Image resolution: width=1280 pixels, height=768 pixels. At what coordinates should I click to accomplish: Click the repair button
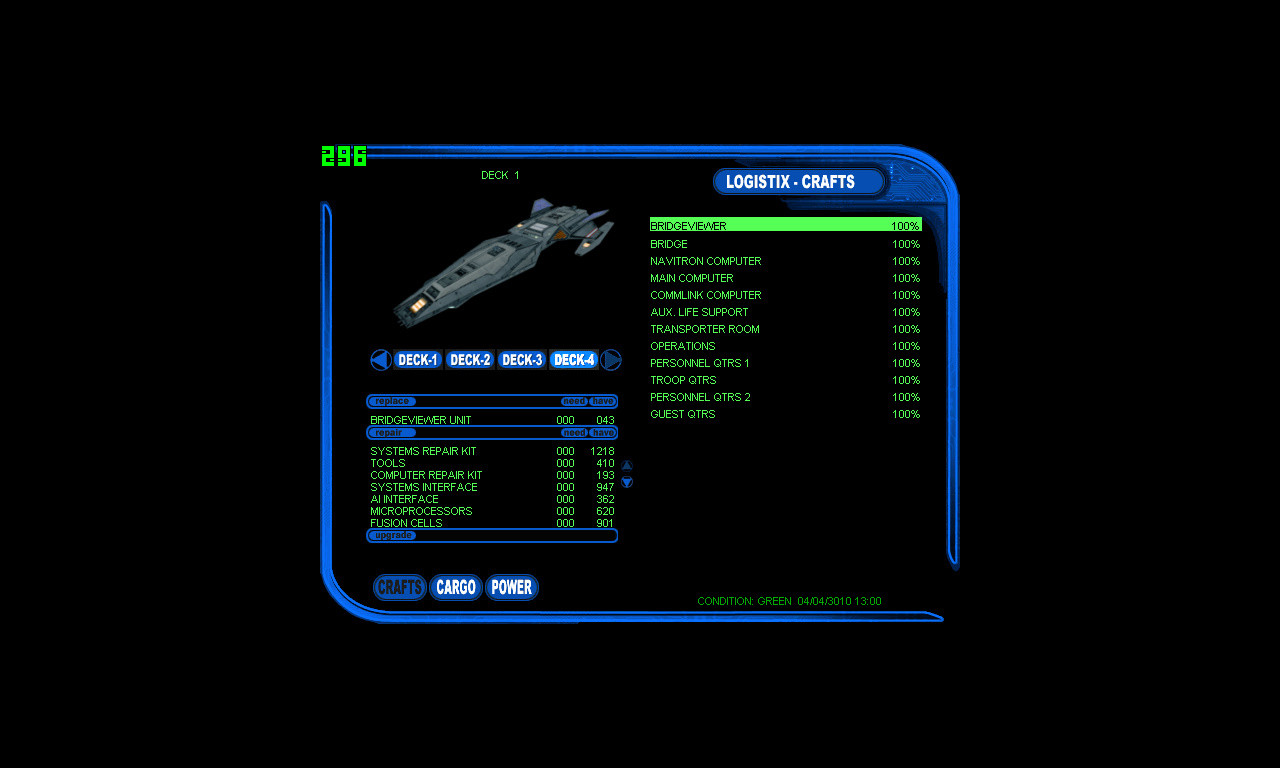click(x=391, y=432)
